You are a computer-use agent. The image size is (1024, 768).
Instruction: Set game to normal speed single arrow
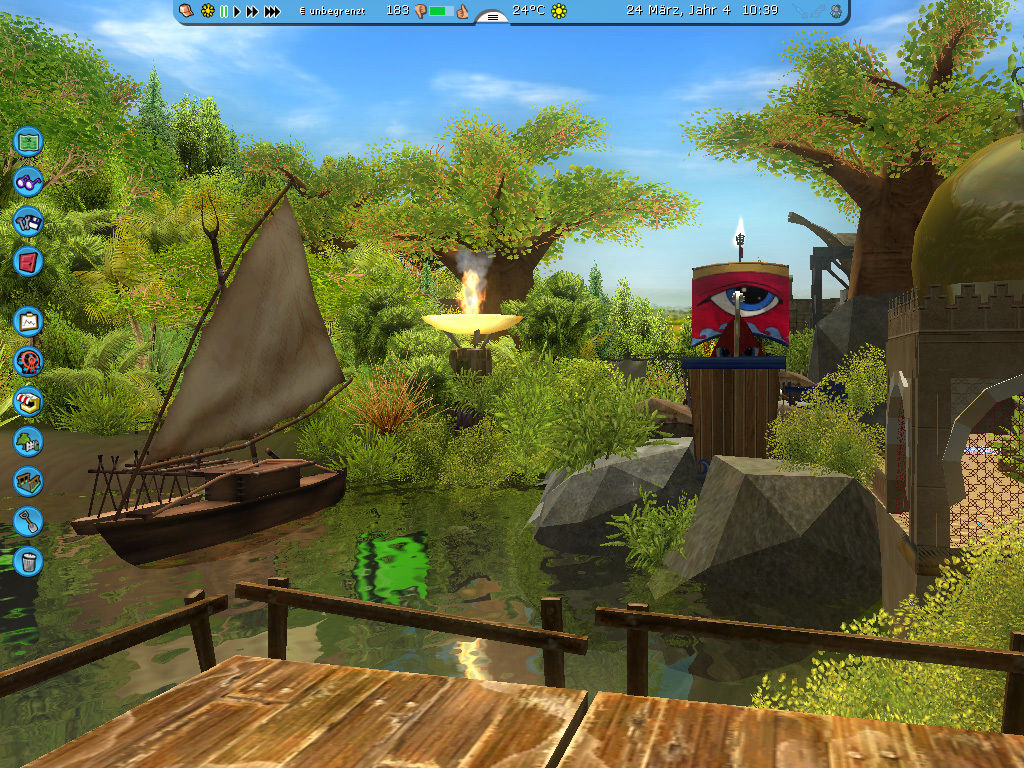point(237,11)
